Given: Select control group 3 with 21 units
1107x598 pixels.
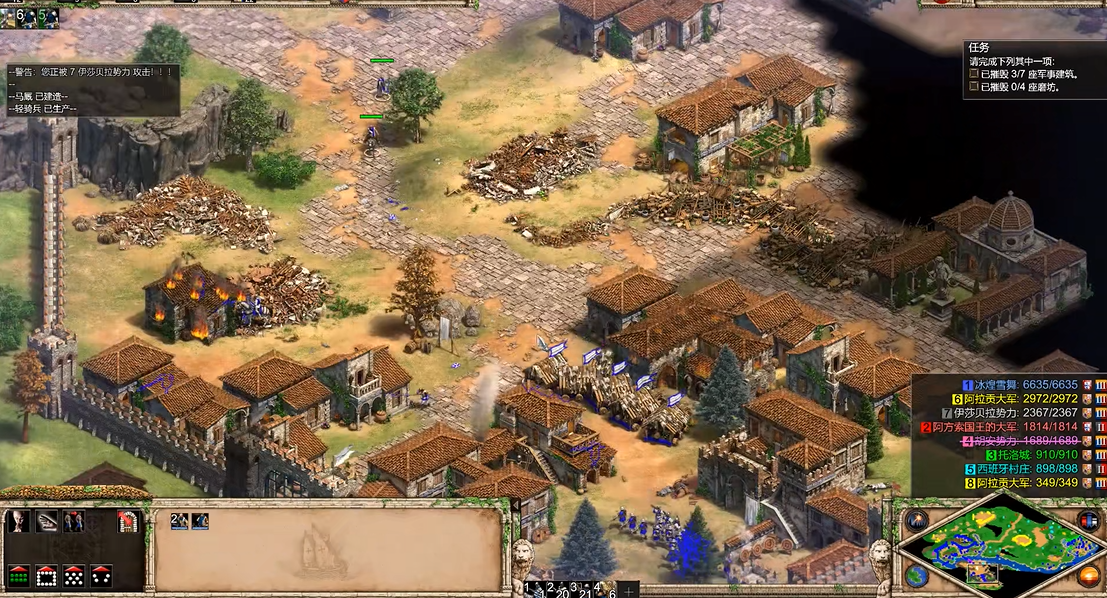Looking at the screenshot, I should tap(578, 589).
